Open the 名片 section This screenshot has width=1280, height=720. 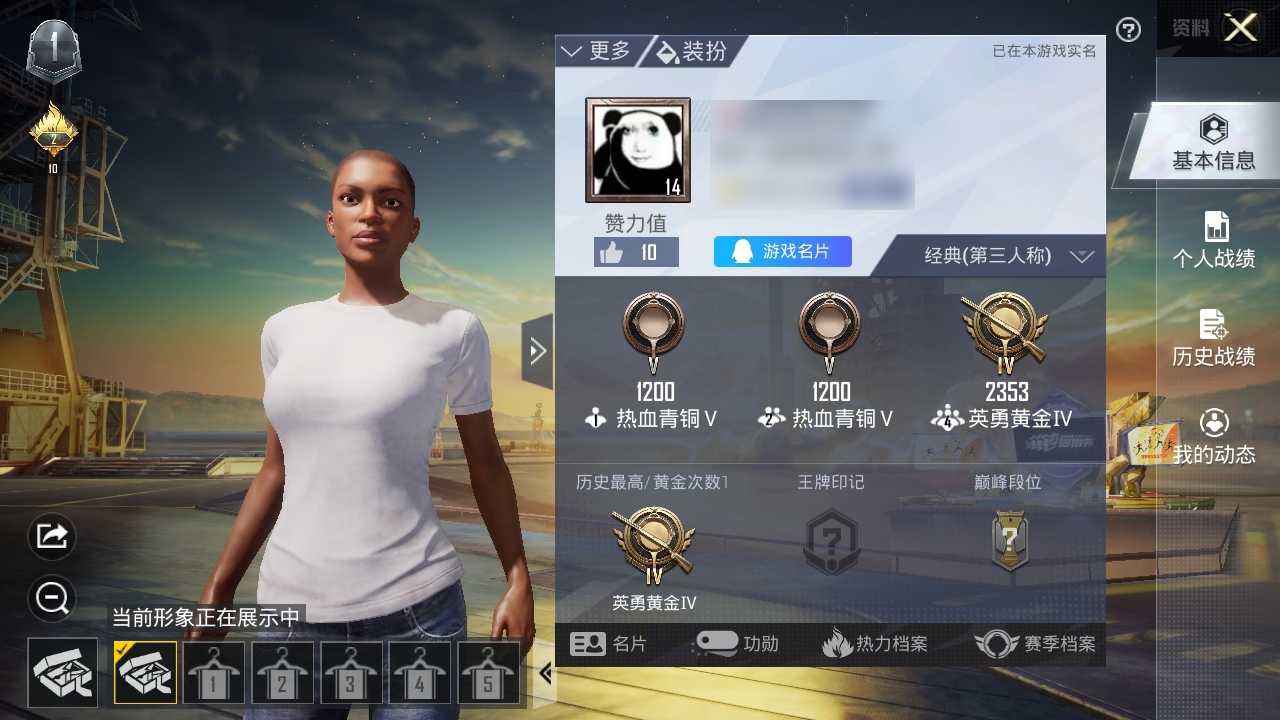608,644
